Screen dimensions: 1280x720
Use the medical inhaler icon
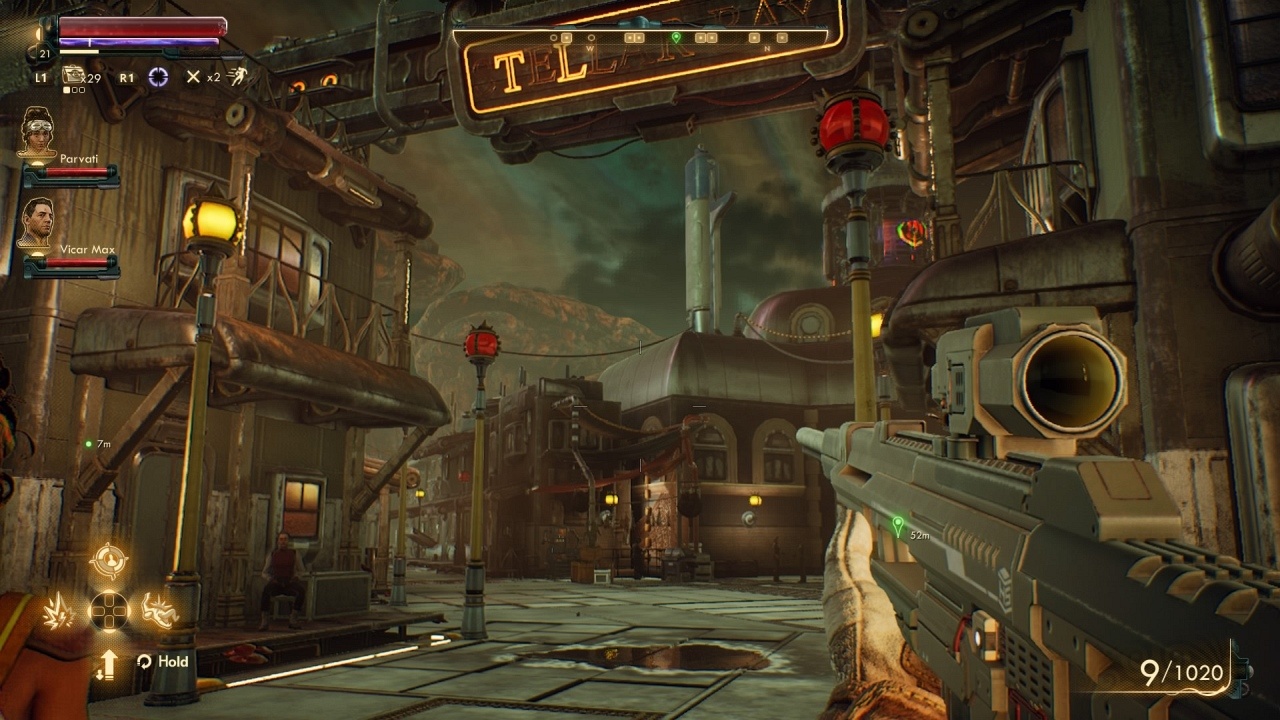[74, 76]
